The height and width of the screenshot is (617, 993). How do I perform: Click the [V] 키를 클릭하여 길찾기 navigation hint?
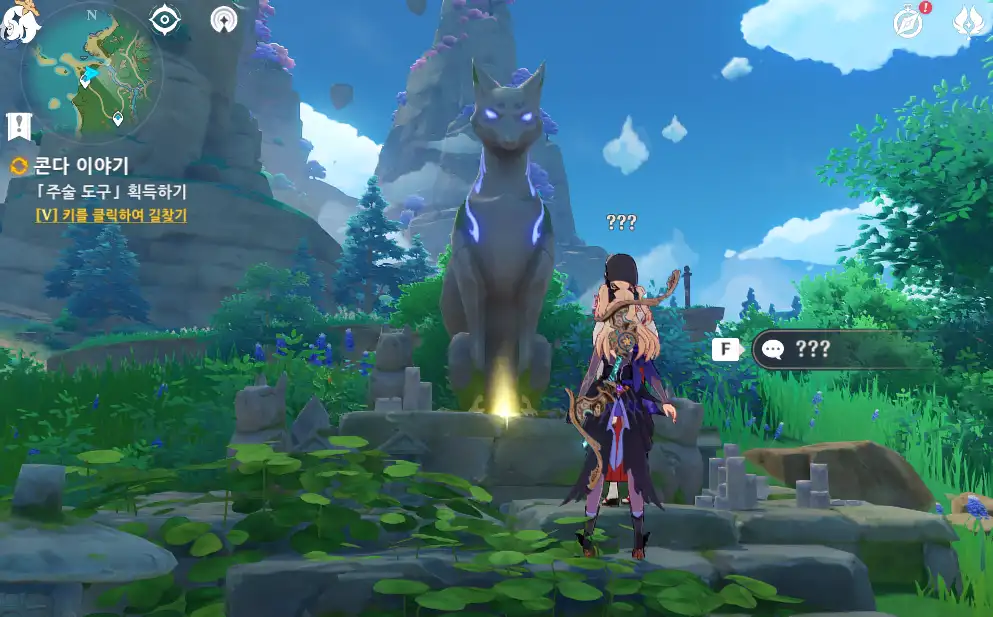tap(111, 214)
